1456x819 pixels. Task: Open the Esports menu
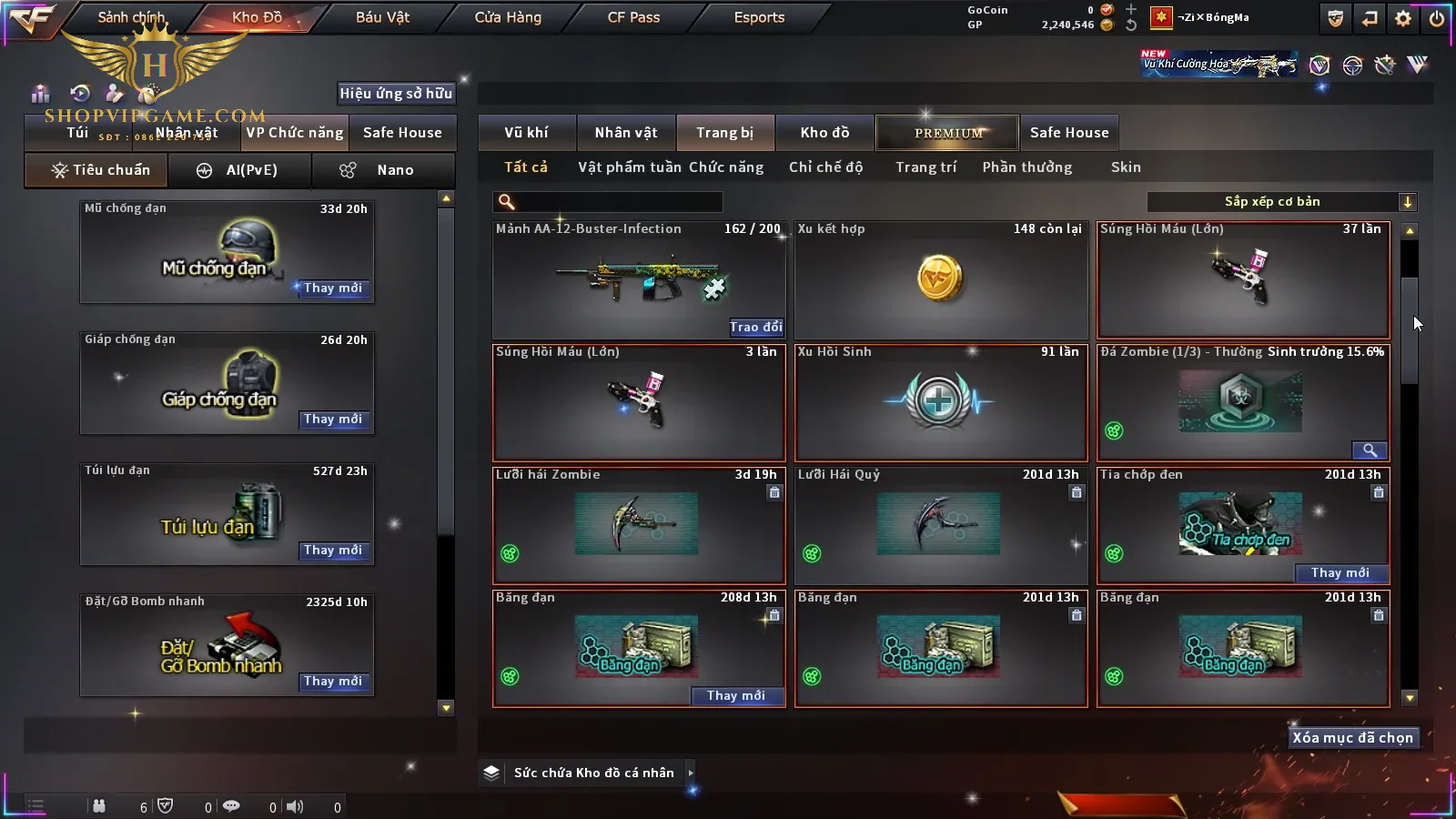click(x=759, y=17)
